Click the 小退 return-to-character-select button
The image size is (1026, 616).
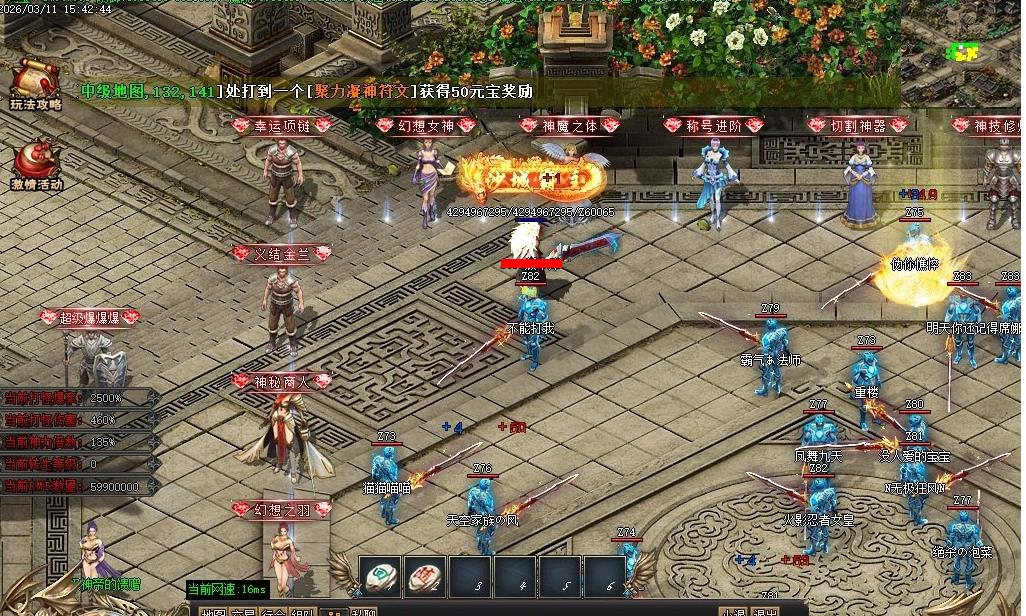(734, 612)
